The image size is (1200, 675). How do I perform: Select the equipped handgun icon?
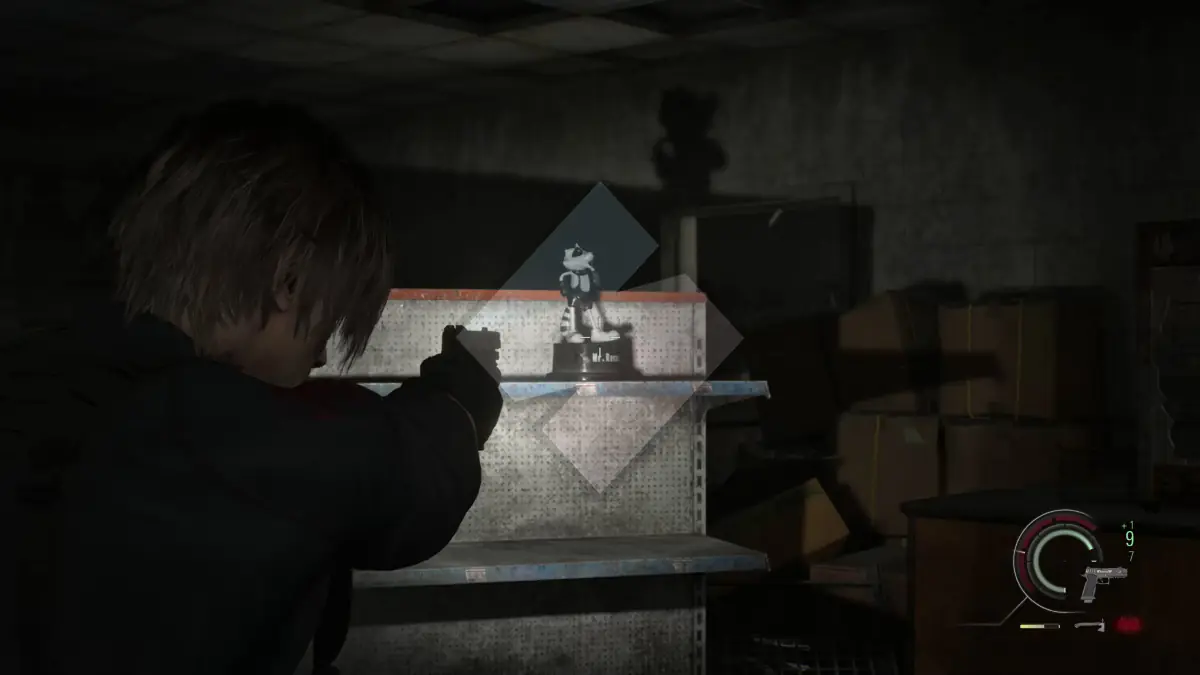pos(1103,580)
